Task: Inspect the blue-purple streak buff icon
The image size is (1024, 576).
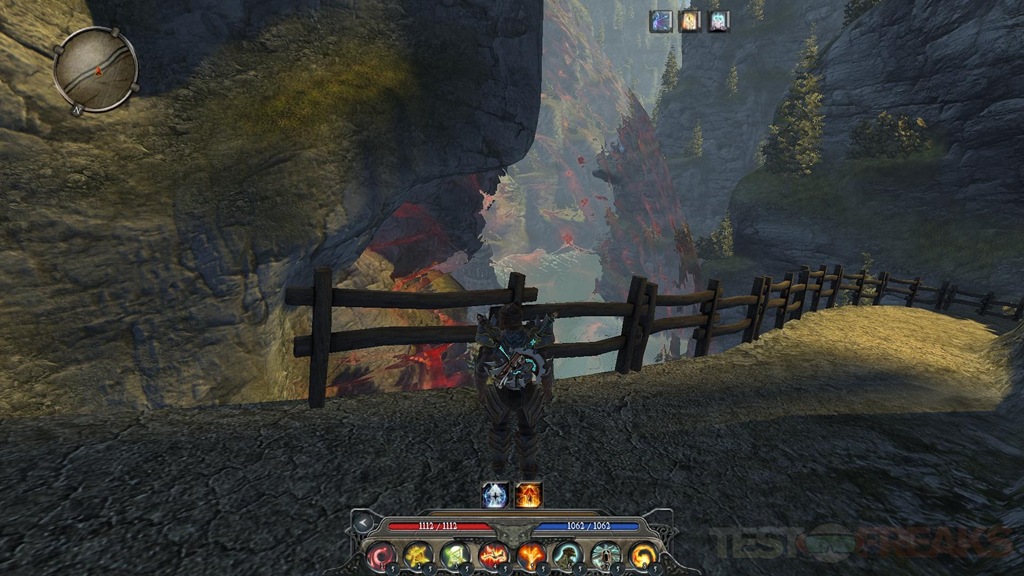Action: pos(661,21)
